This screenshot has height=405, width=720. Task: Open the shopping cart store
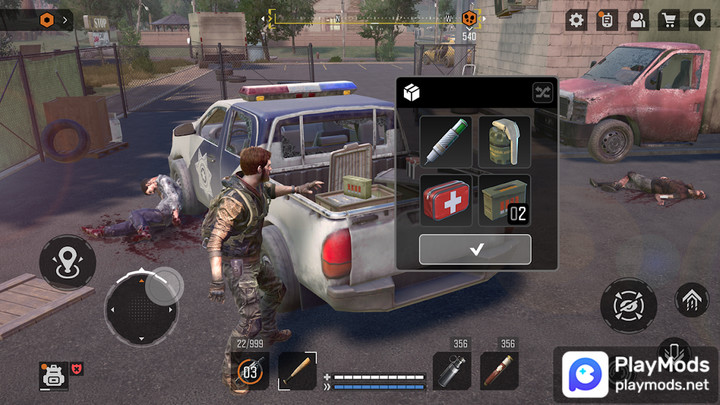tap(668, 19)
